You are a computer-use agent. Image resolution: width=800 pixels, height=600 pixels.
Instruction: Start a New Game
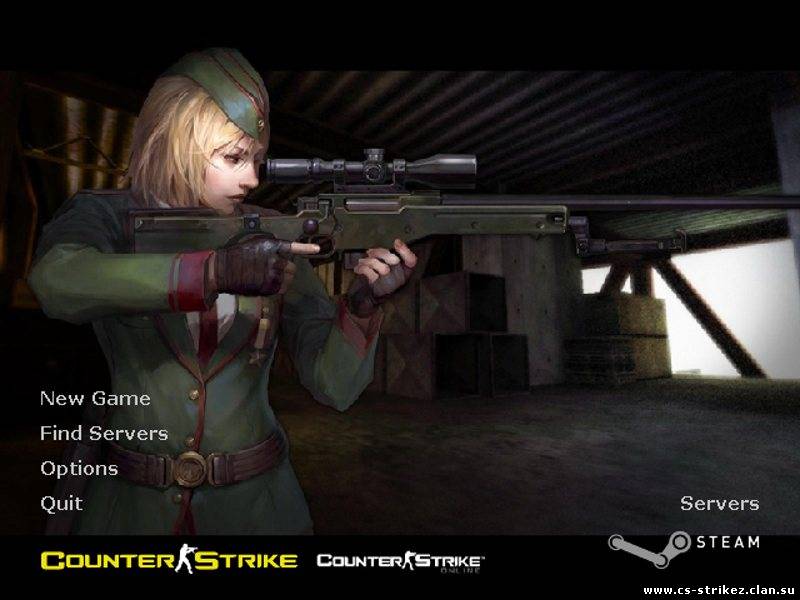(95, 398)
